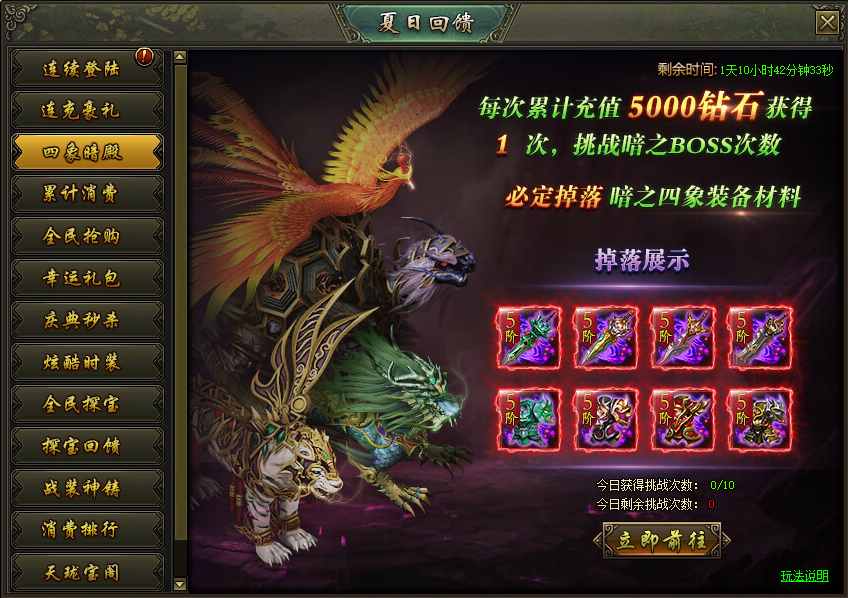Select the green 5阶 armor drop icon
848x598 pixels.
[x=529, y=419]
